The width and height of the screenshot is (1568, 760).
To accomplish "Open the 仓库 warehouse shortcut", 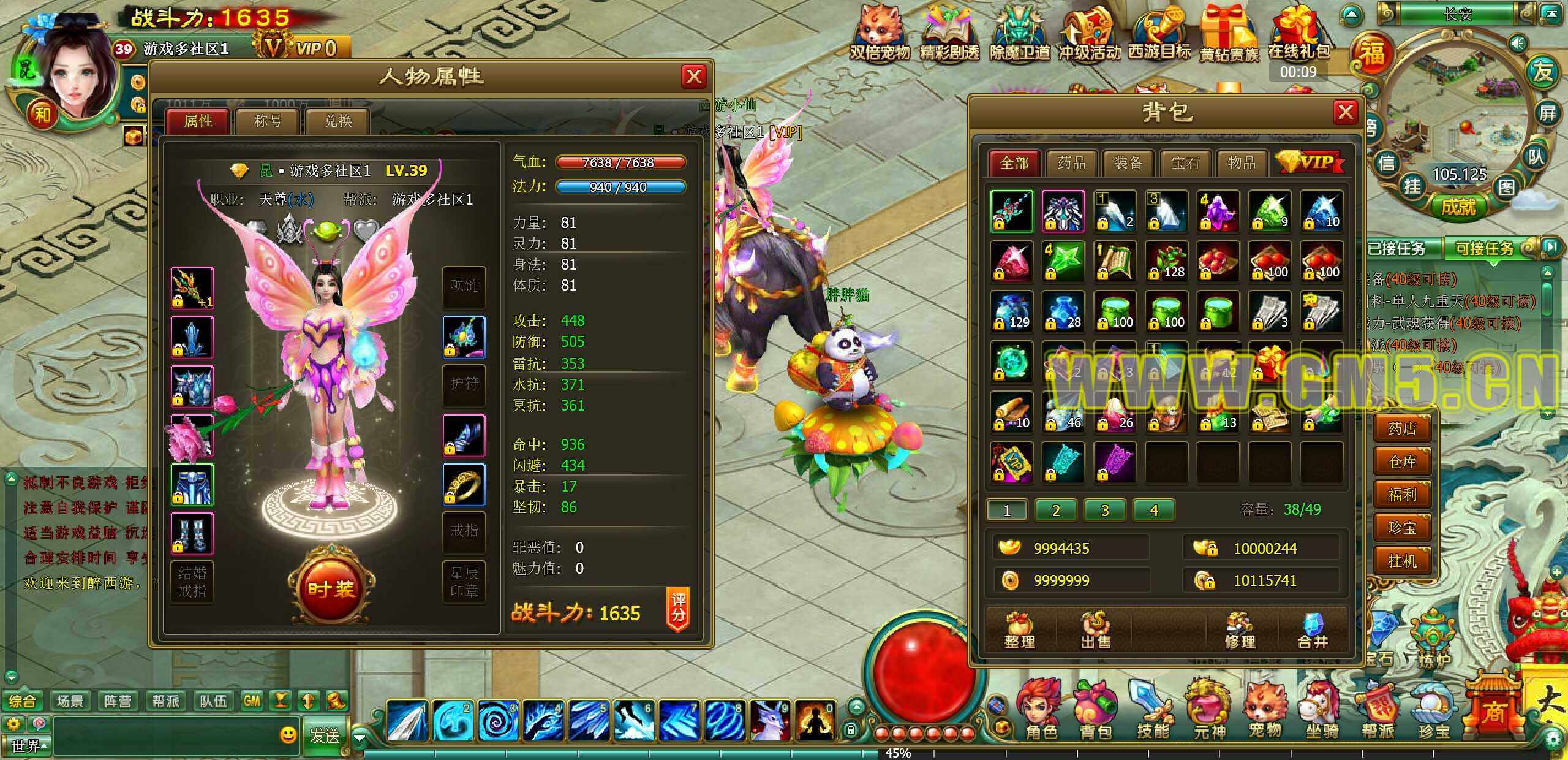I will (1403, 461).
